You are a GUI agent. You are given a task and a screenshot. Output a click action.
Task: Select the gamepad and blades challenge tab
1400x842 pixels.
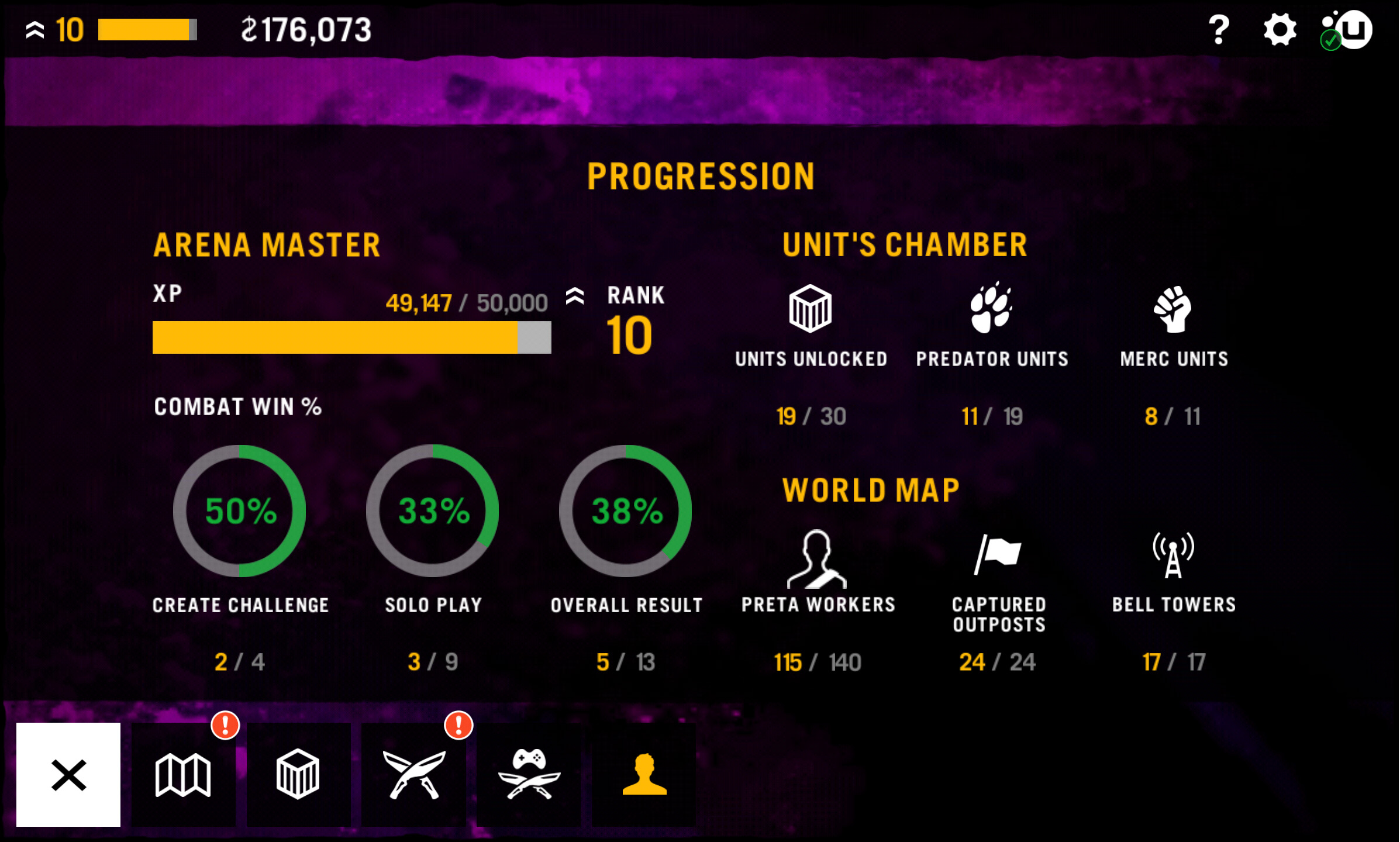tap(529, 774)
